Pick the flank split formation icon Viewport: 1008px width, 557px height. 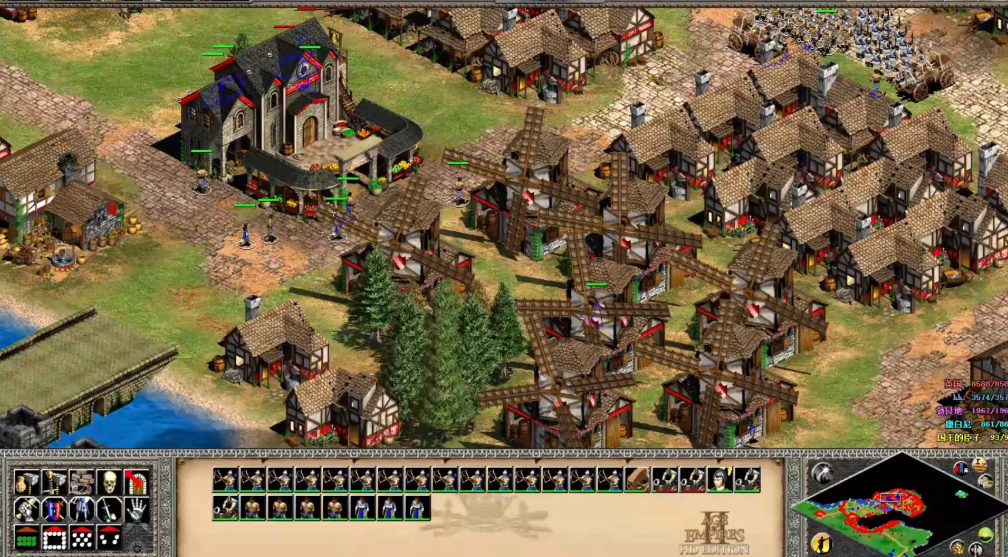click(109, 538)
